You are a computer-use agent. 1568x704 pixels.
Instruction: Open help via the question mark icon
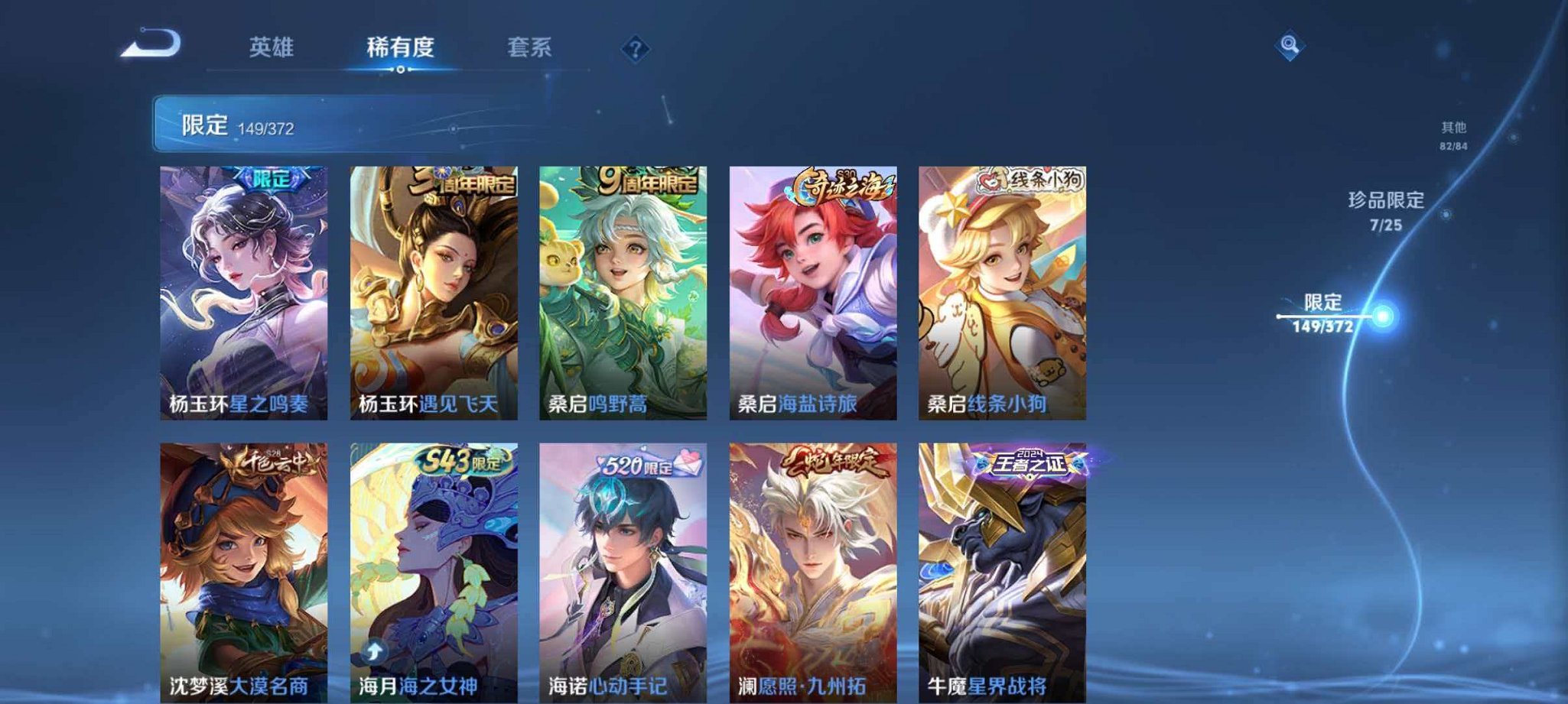(x=635, y=50)
